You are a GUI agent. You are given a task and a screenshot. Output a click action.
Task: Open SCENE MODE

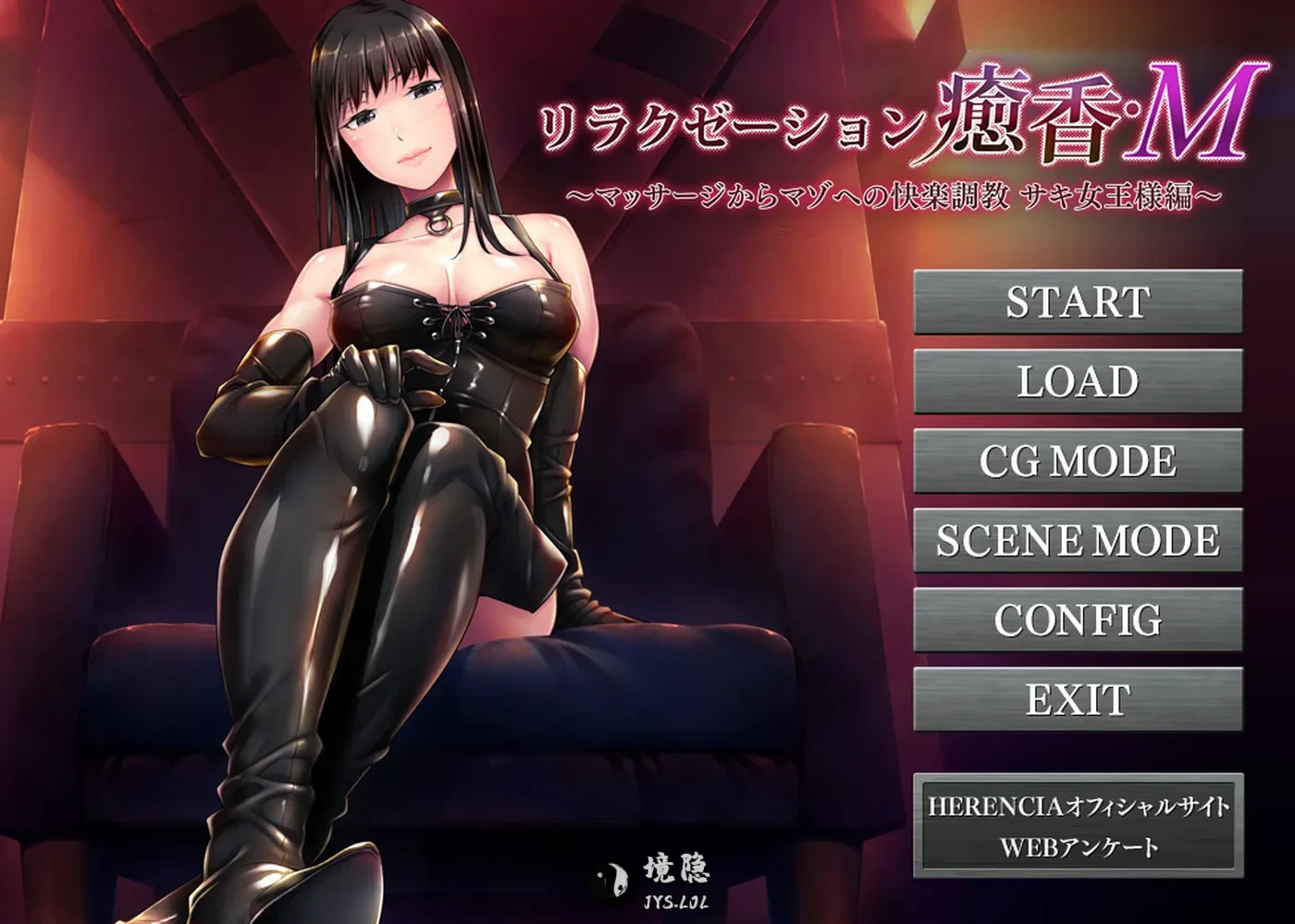click(x=1078, y=541)
